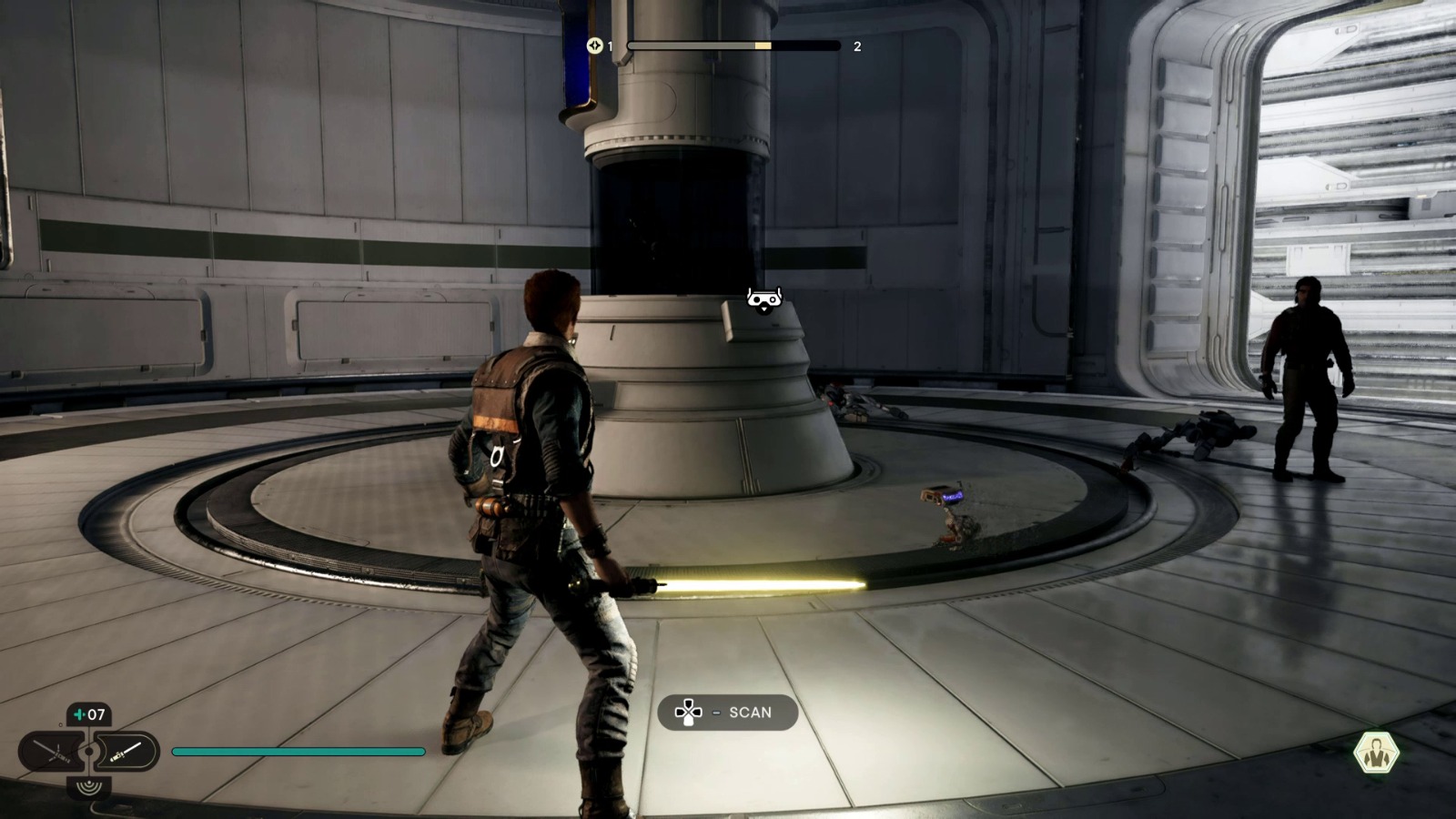1456x819 pixels.
Task: Expand the stance selector wheel
Action: click(89, 751)
